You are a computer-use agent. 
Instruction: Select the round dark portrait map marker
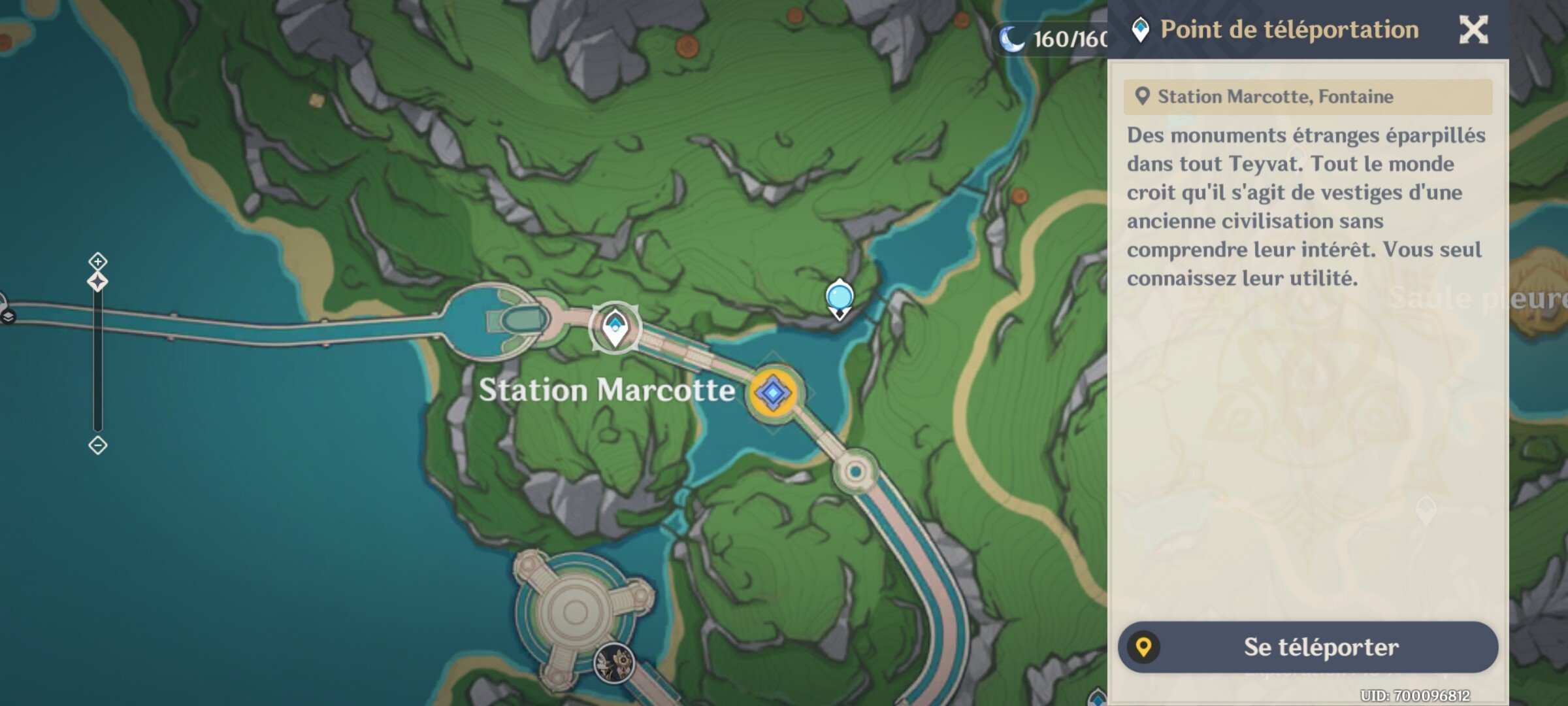pyautogui.click(x=613, y=663)
